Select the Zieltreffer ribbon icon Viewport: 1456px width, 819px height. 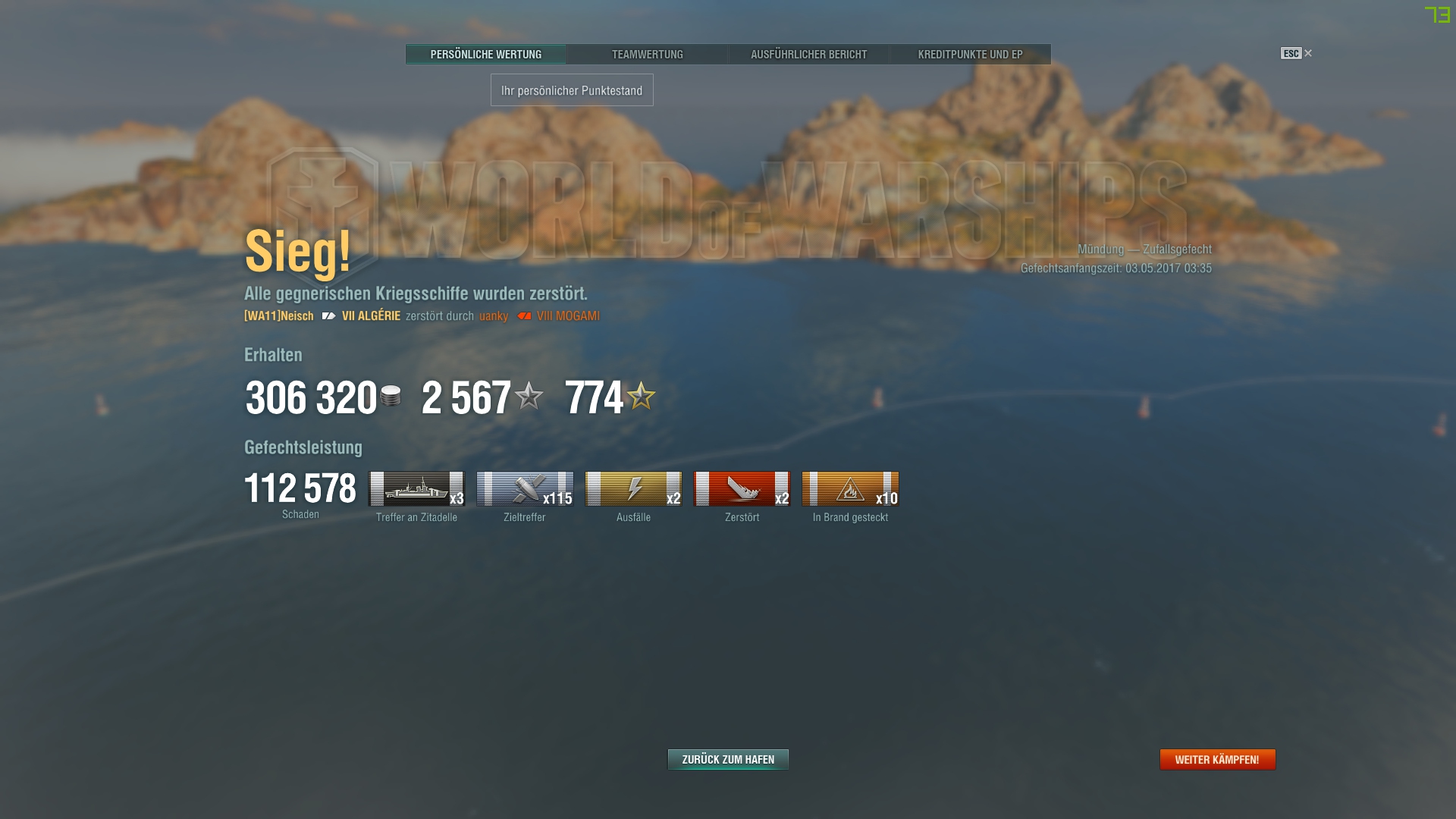point(525,490)
